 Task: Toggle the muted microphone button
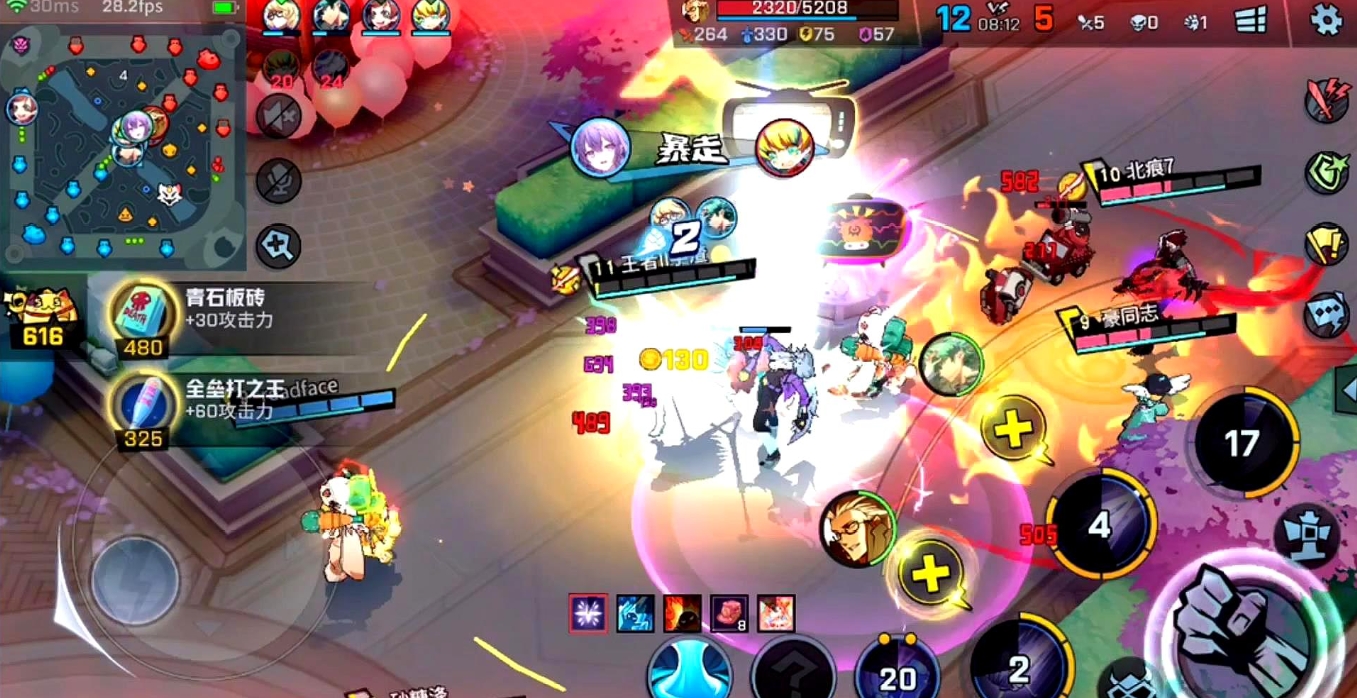click(278, 181)
